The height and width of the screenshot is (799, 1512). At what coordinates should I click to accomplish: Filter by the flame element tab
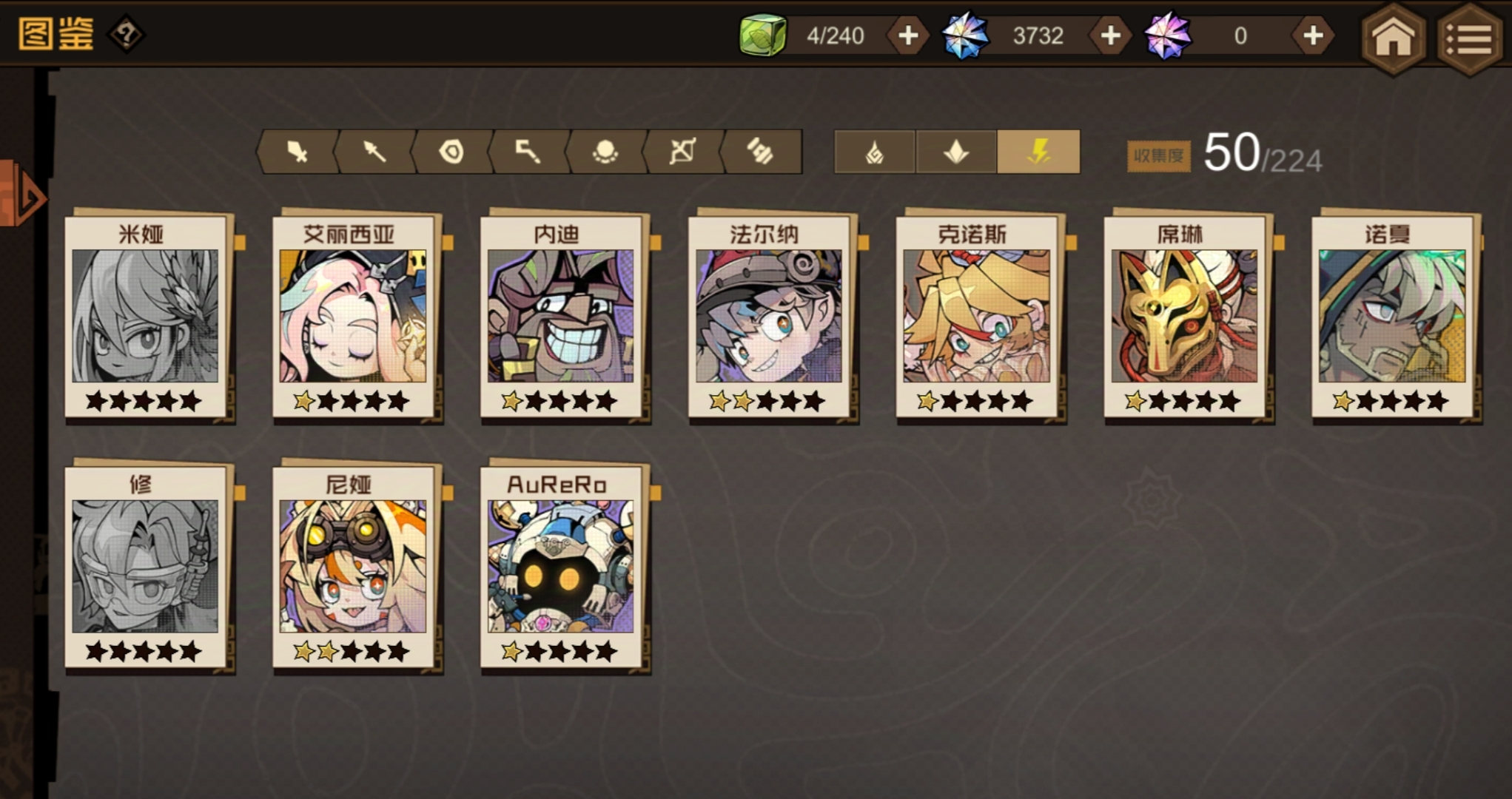tap(875, 152)
